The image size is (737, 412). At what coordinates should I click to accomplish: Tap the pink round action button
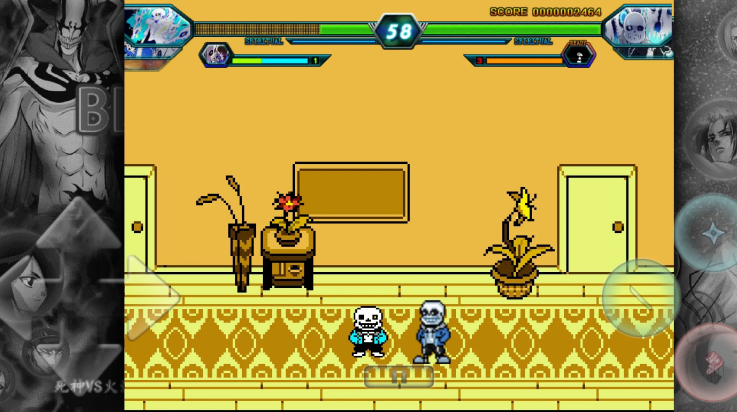tap(711, 362)
